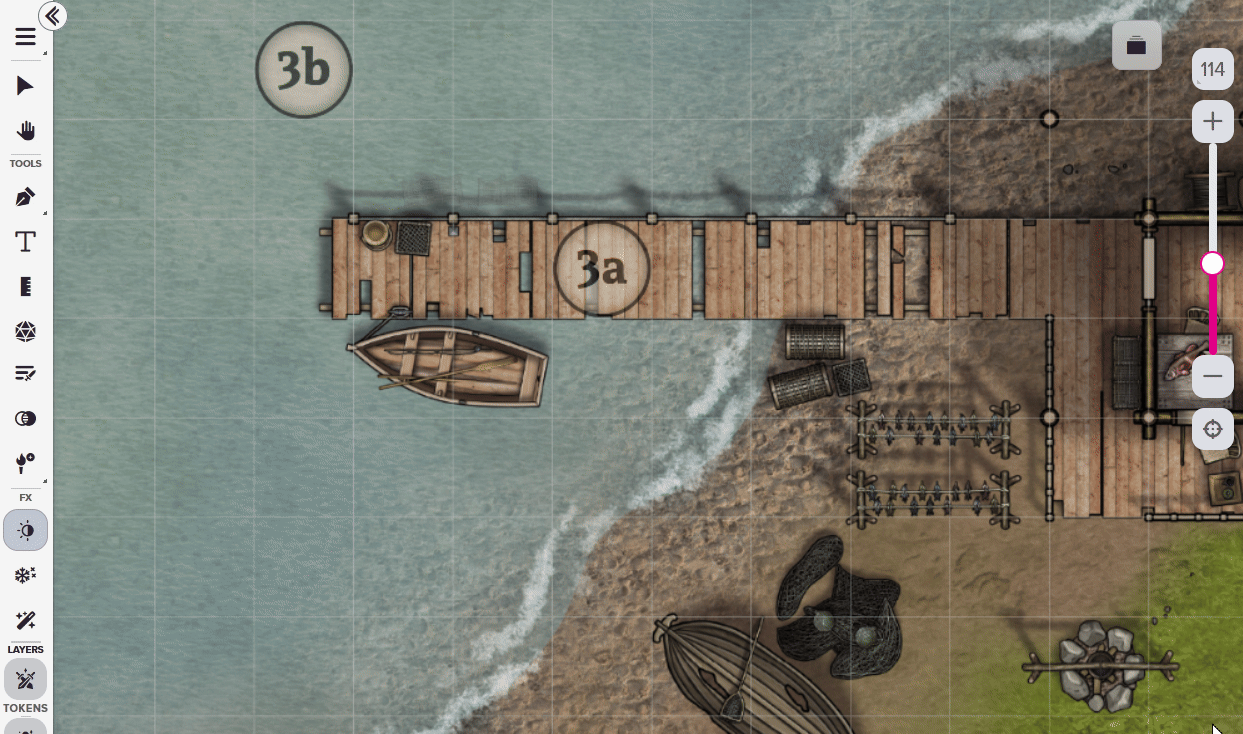Pick the pen drawing tool

tap(25, 197)
